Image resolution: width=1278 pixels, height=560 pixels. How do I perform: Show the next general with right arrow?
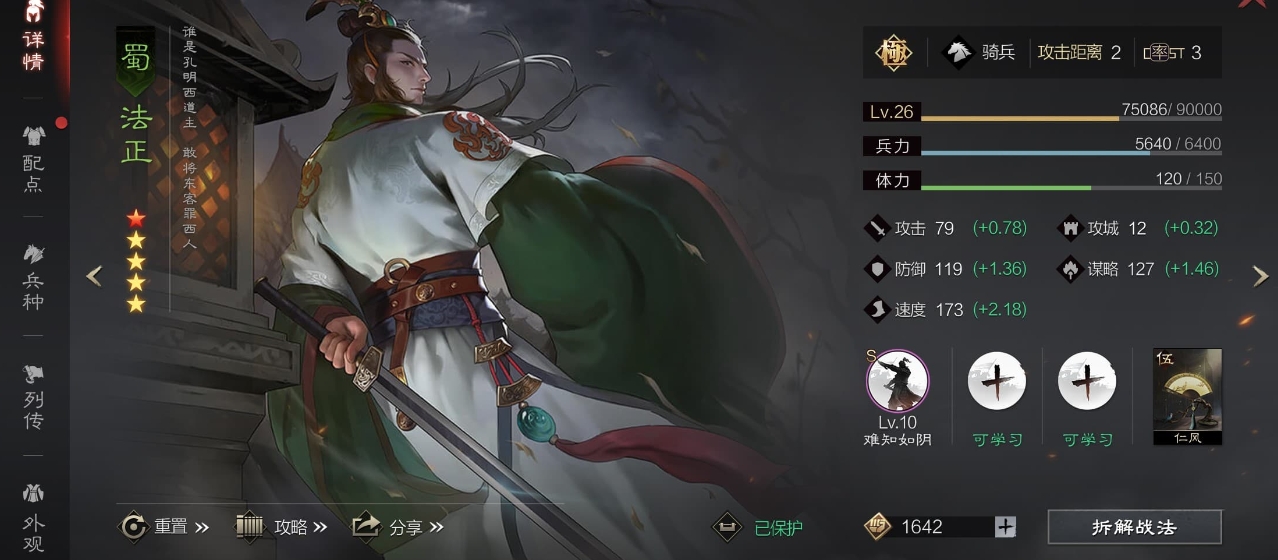1260,277
